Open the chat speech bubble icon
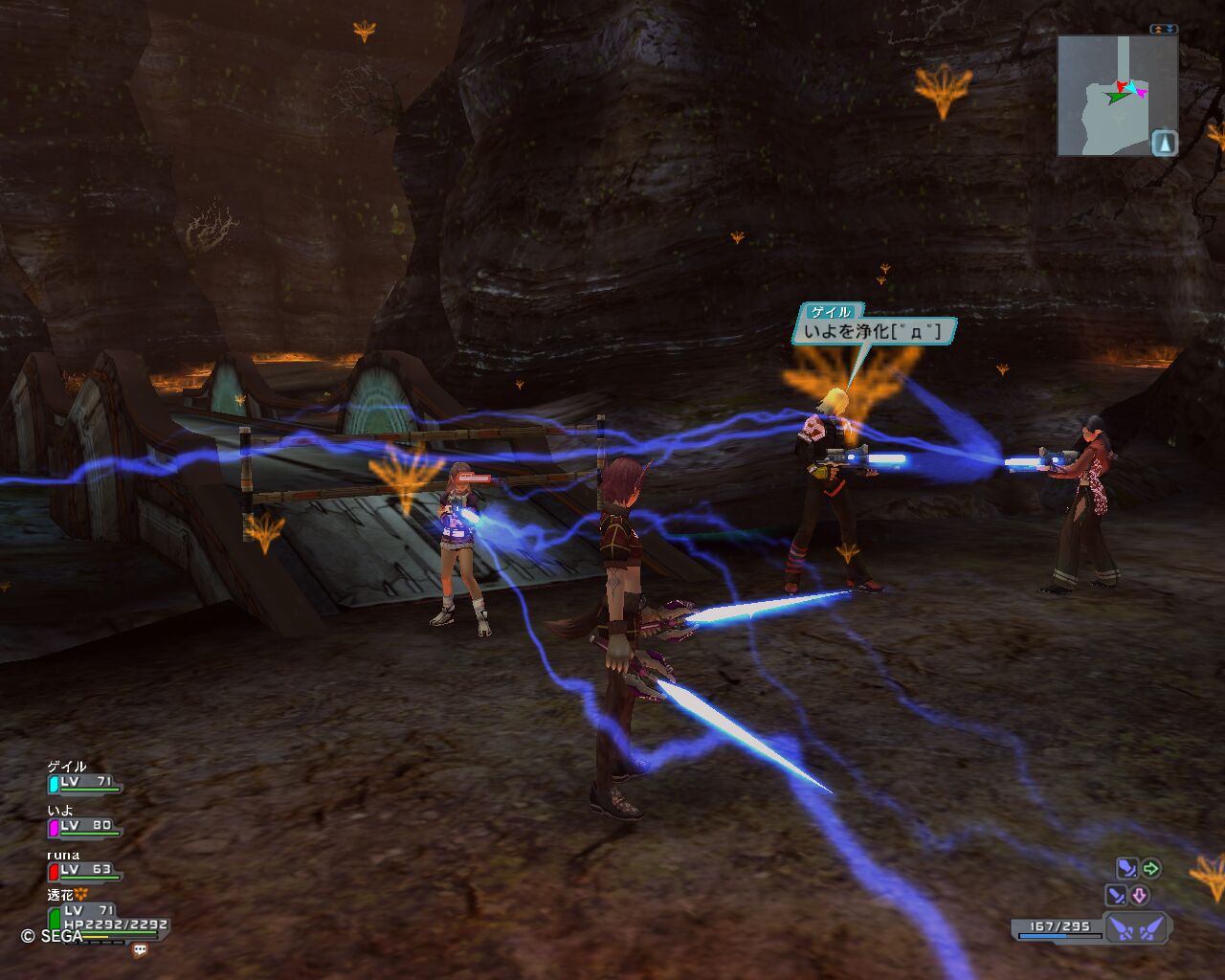Image resolution: width=1225 pixels, height=980 pixels. pos(140,950)
